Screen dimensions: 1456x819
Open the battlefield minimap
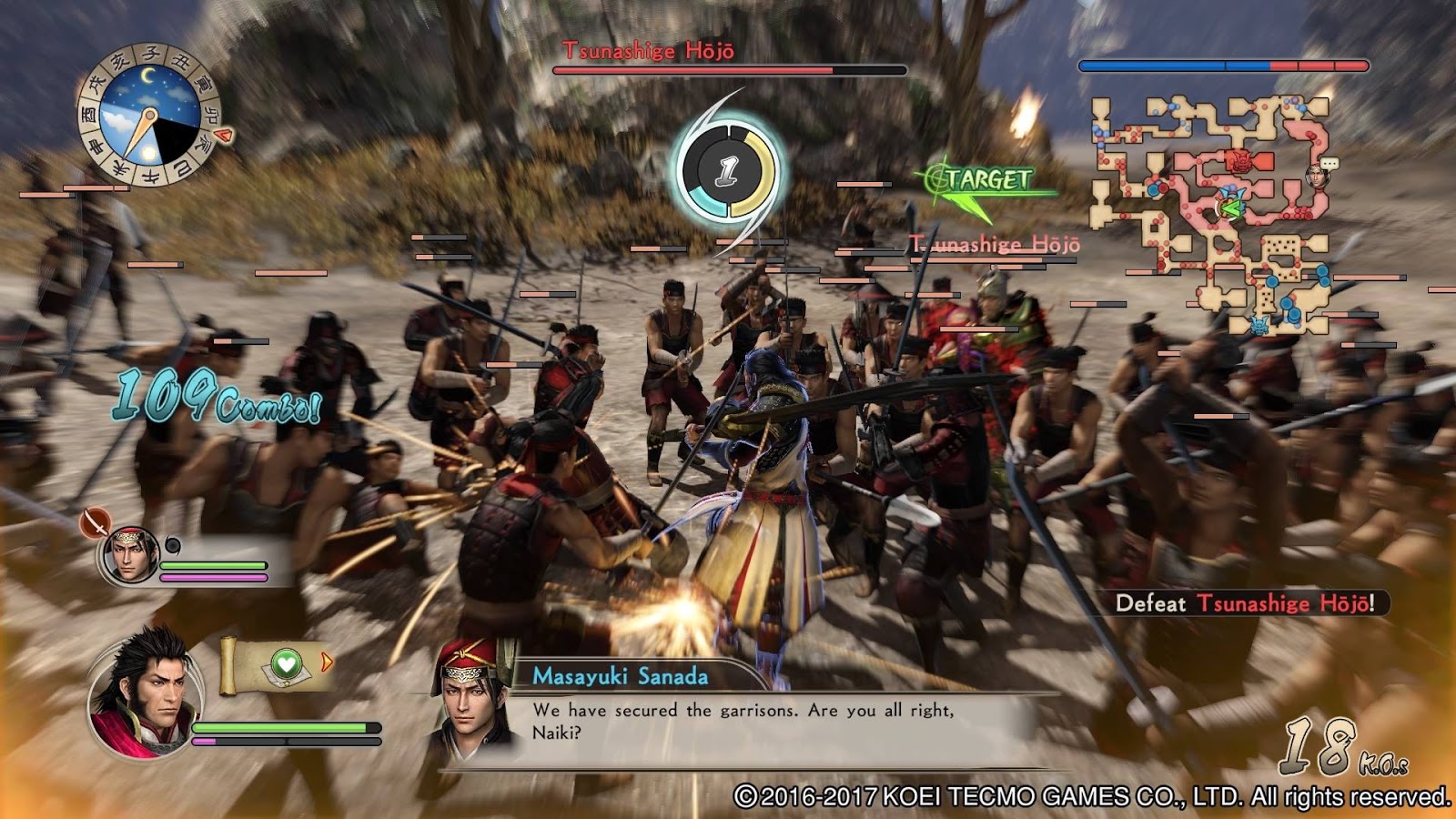tap(1210, 214)
